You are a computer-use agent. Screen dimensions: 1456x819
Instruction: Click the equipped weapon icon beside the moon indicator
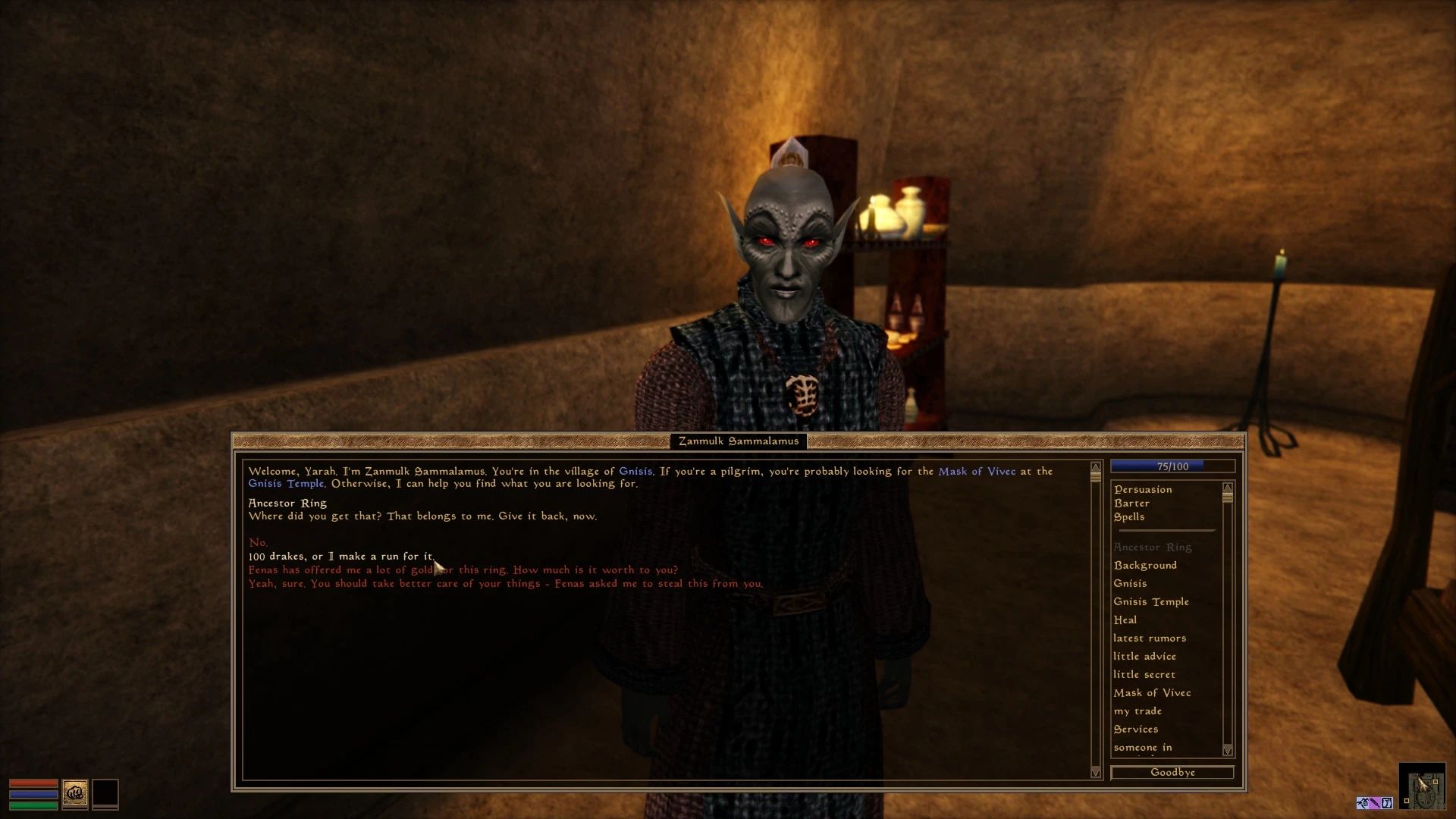pos(1375,802)
